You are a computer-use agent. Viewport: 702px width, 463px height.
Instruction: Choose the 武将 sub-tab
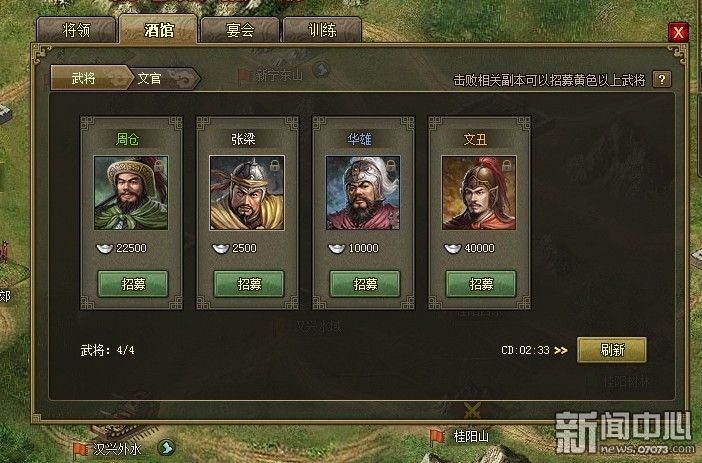point(86,78)
